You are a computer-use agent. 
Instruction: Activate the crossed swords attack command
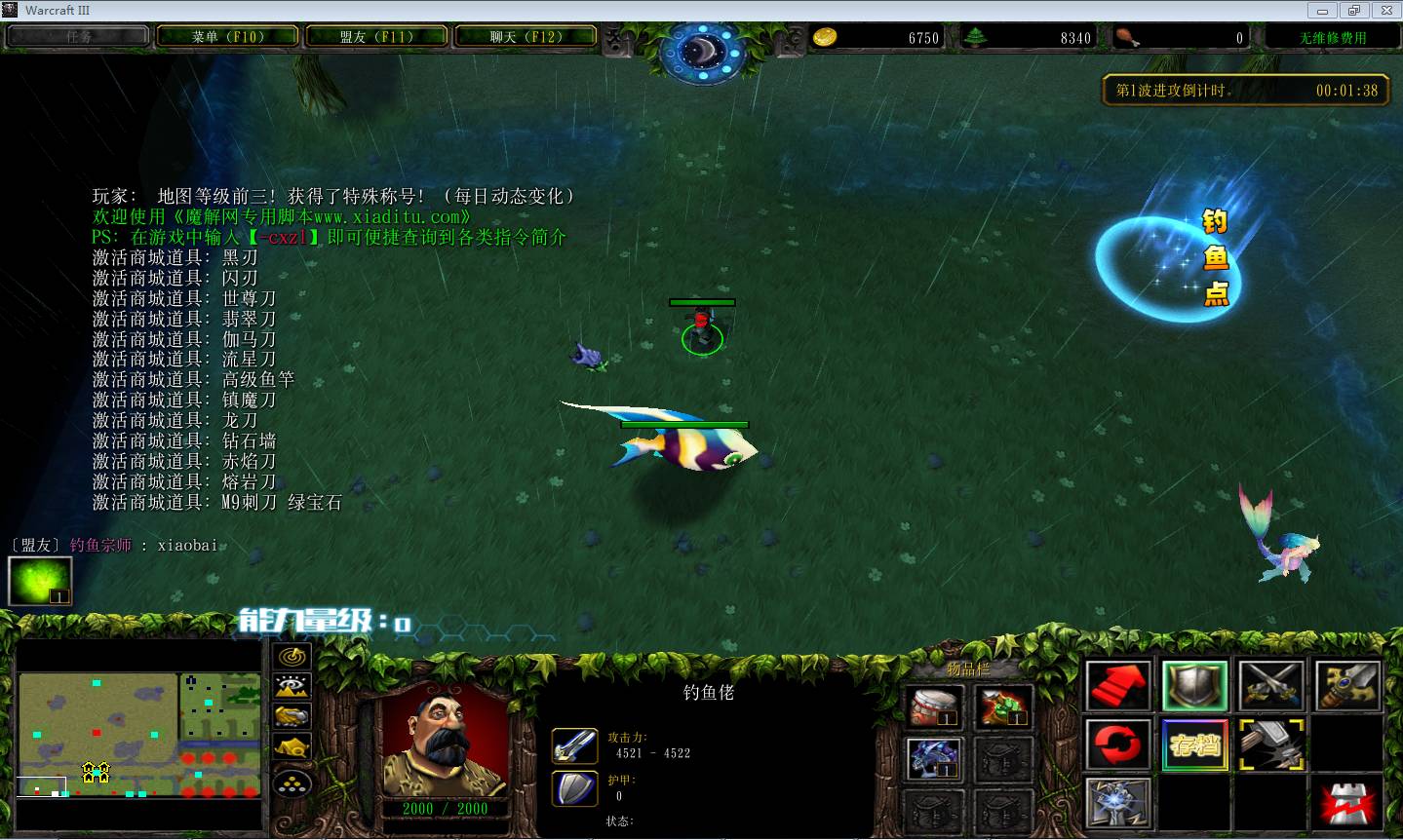pyautogui.click(x=1270, y=685)
